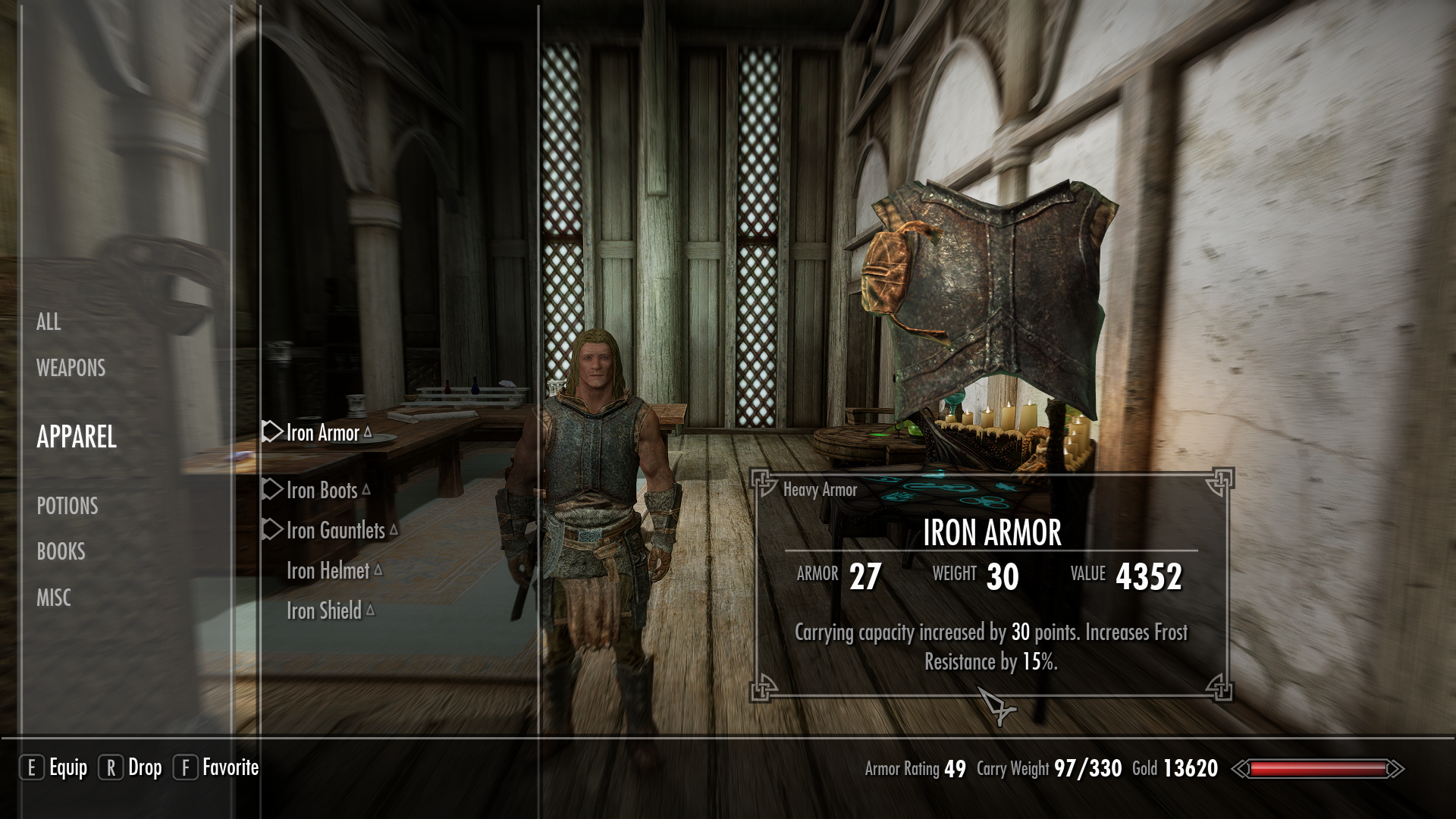Click the APPAREL category heading
The width and height of the screenshot is (1456, 819).
coord(79,438)
